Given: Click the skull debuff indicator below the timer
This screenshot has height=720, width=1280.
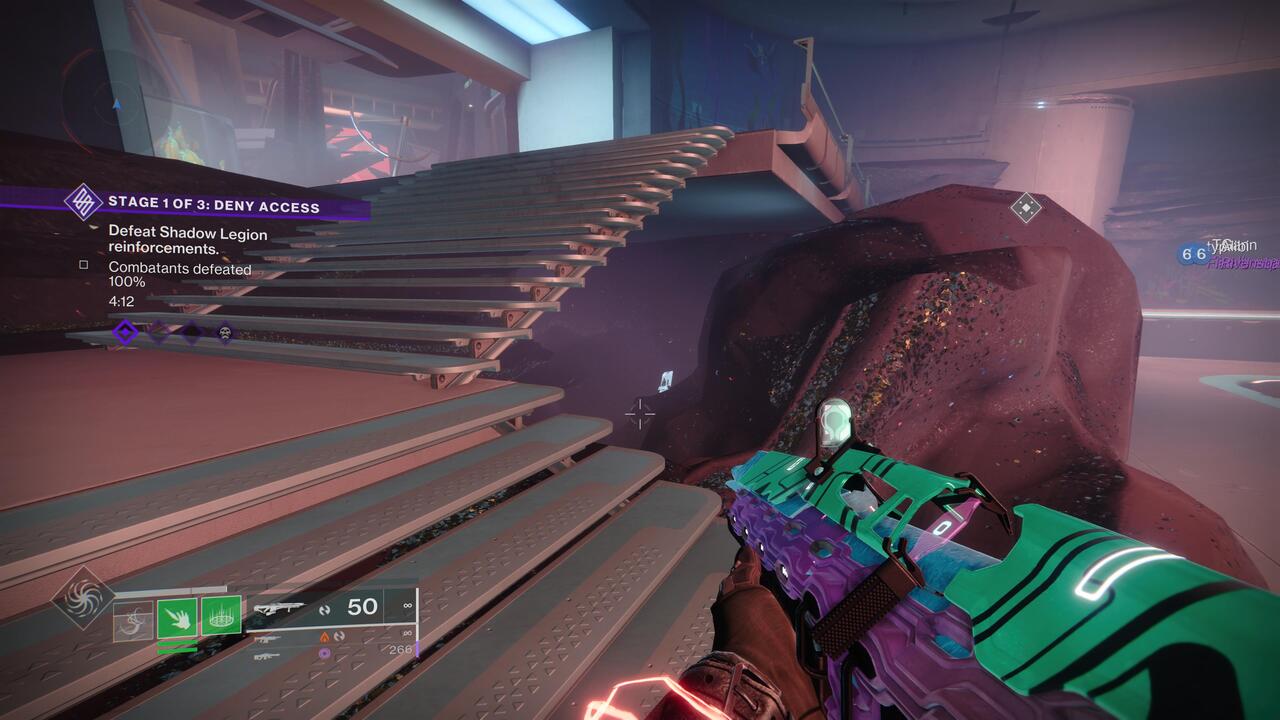Looking at the screenshot, I should click(225, 333).
